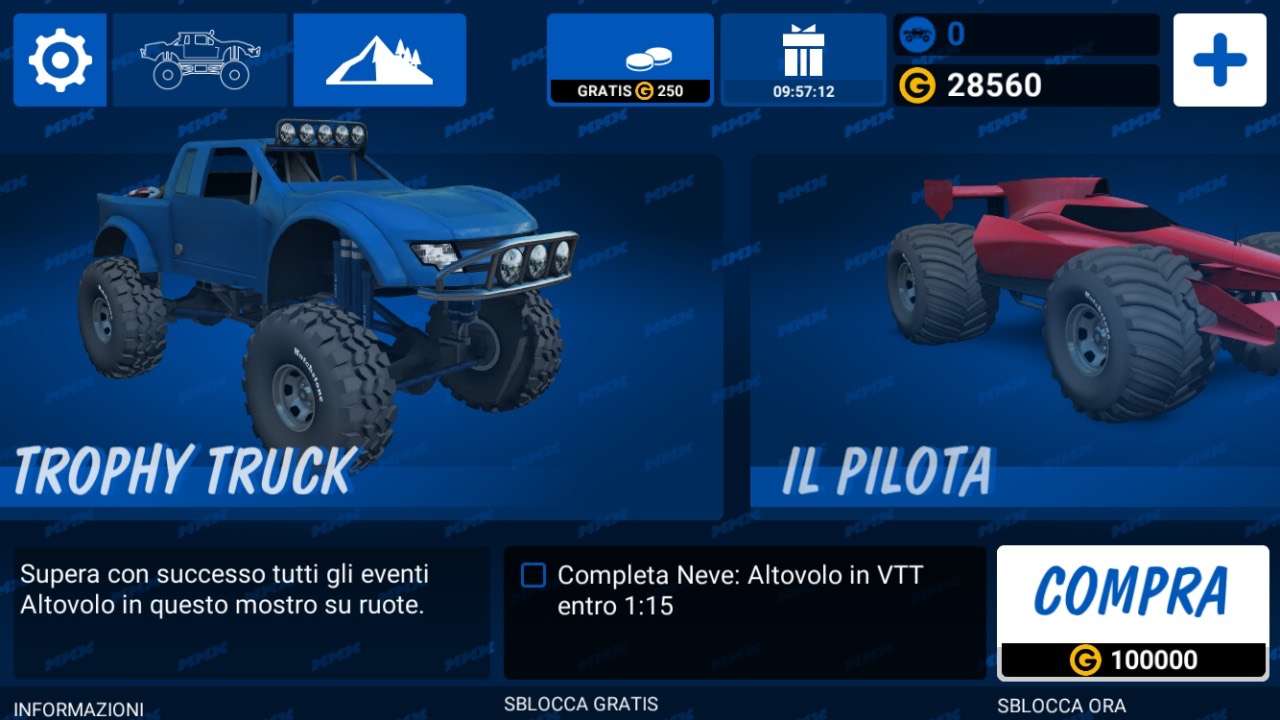
Task: Tap the plus button to add coins
Action: [x=1219, y=60]
